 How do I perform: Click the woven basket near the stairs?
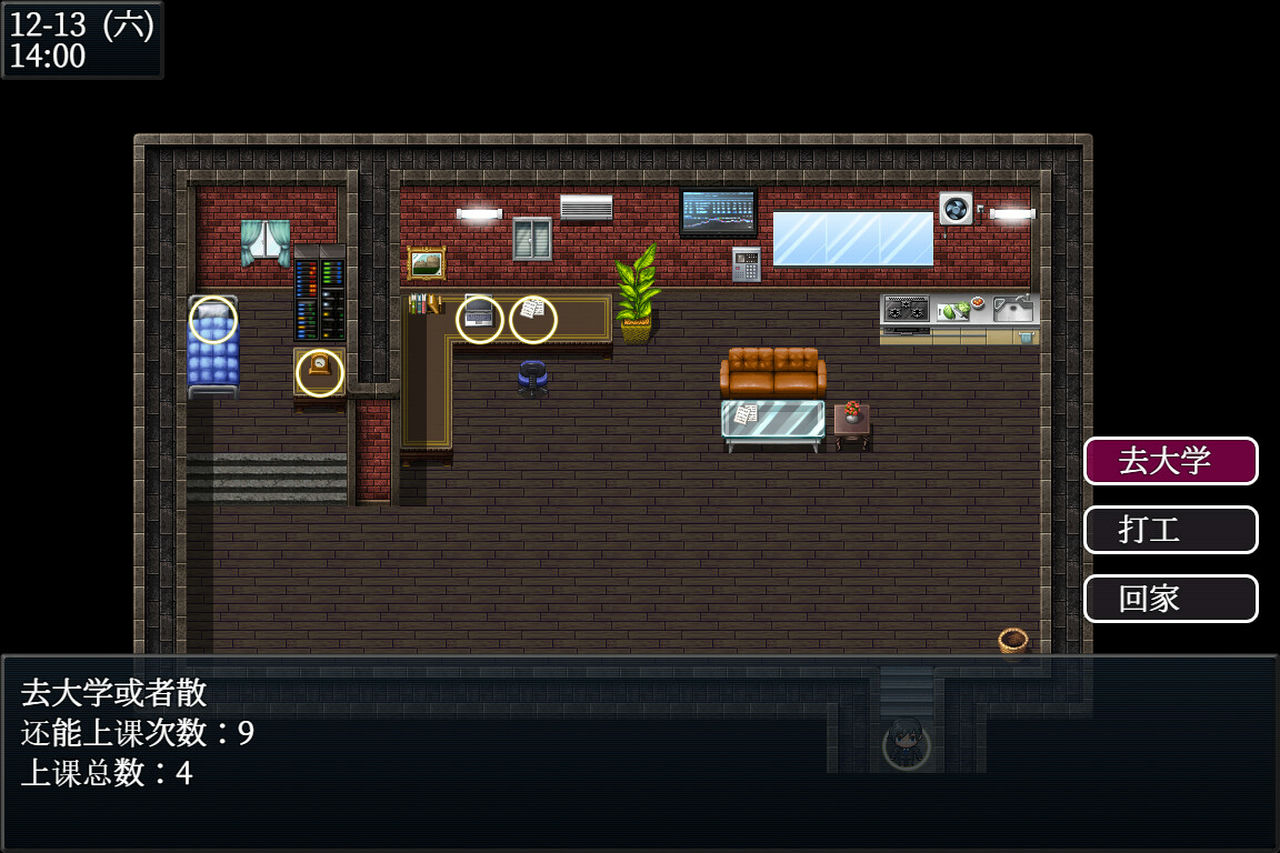click(1012, 640)
